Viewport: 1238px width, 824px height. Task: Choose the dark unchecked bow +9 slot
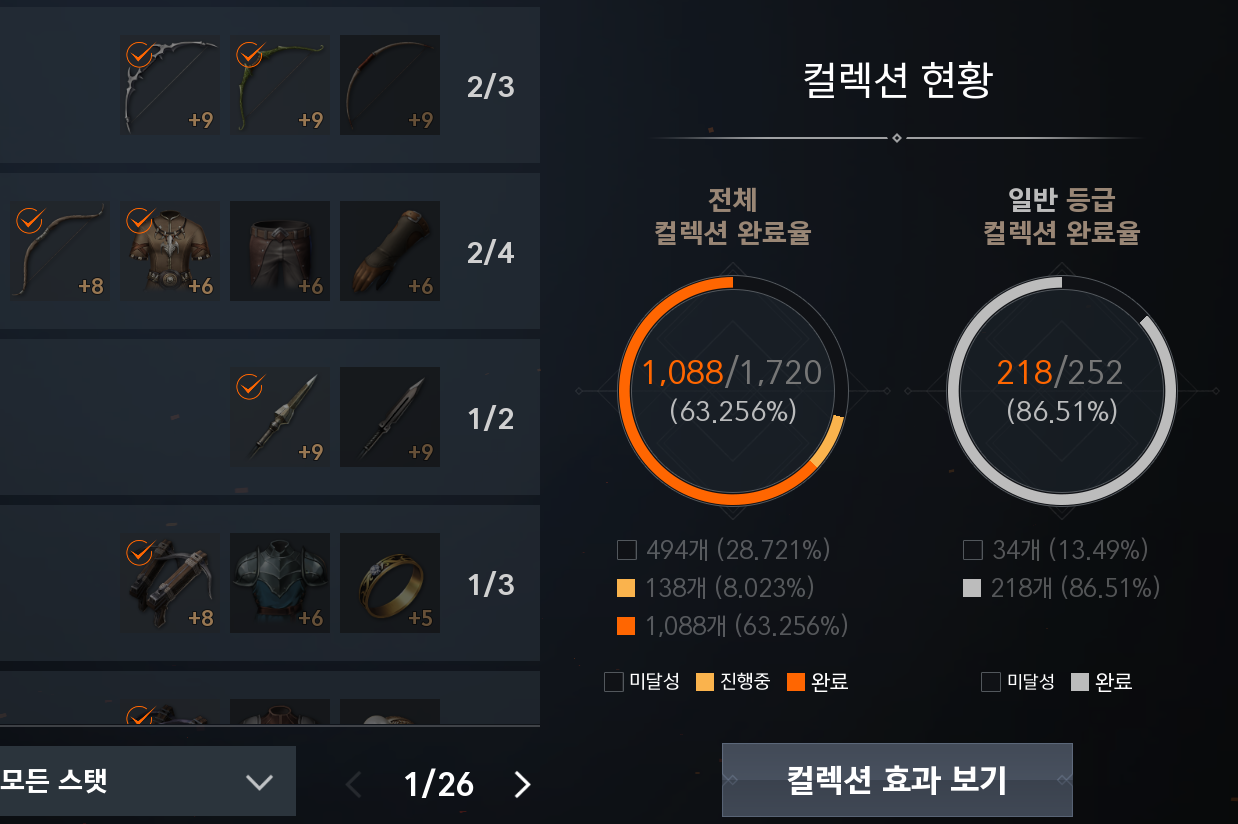coord(390,86)
